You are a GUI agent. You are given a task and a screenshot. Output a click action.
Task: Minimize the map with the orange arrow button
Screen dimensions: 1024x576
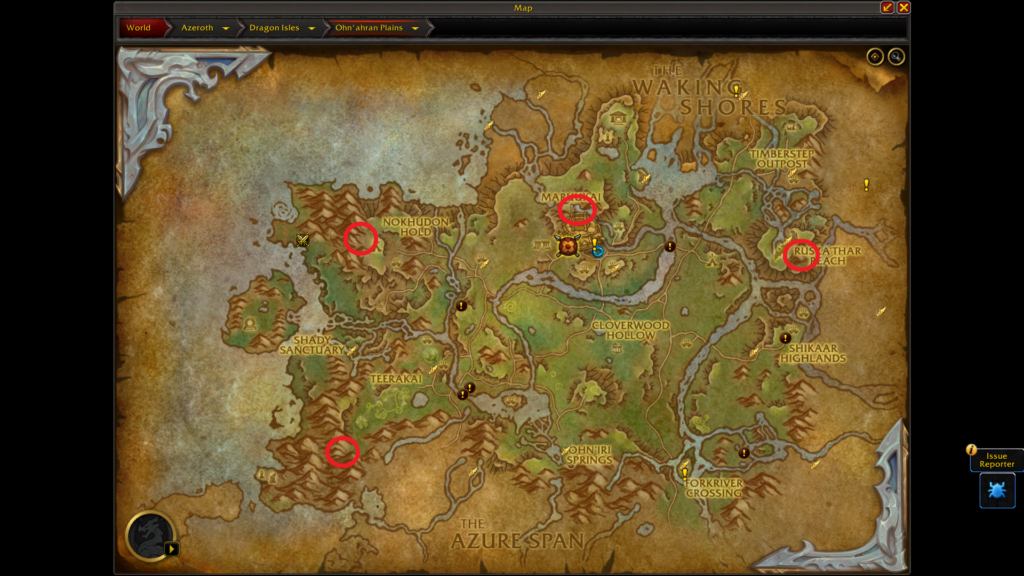[x=887, y=7]
